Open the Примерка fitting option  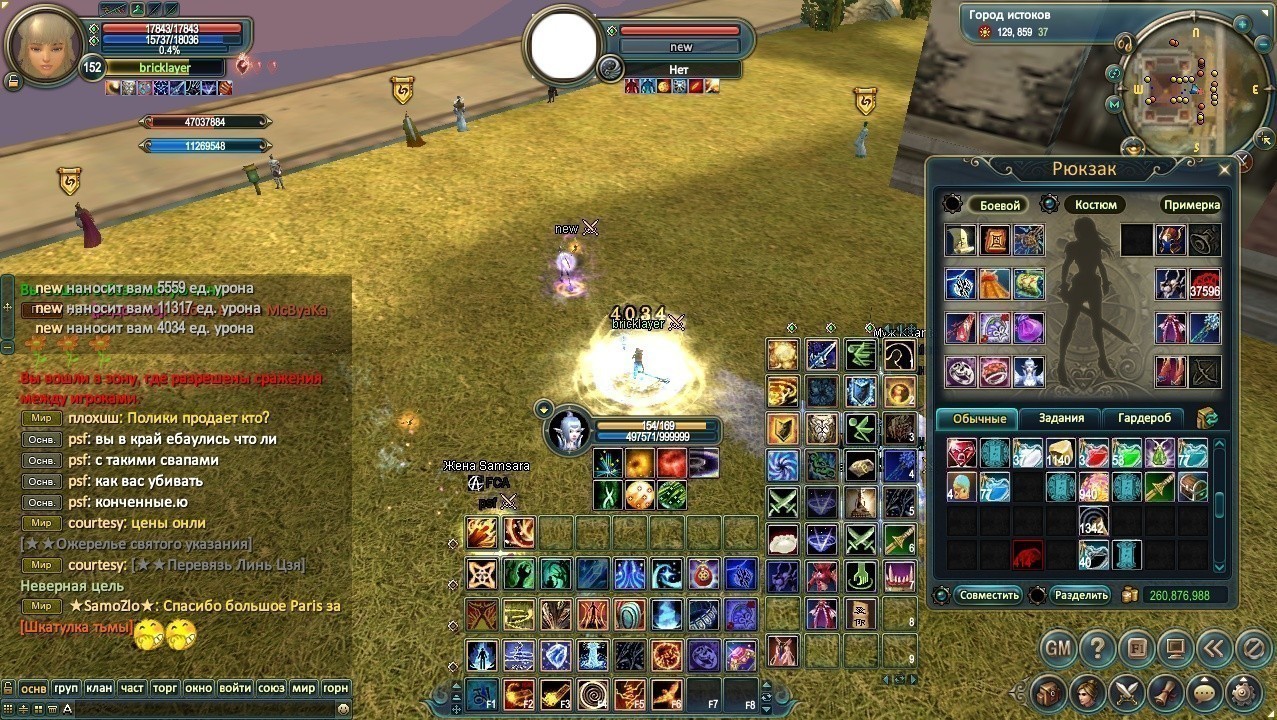click(1191, 205)
